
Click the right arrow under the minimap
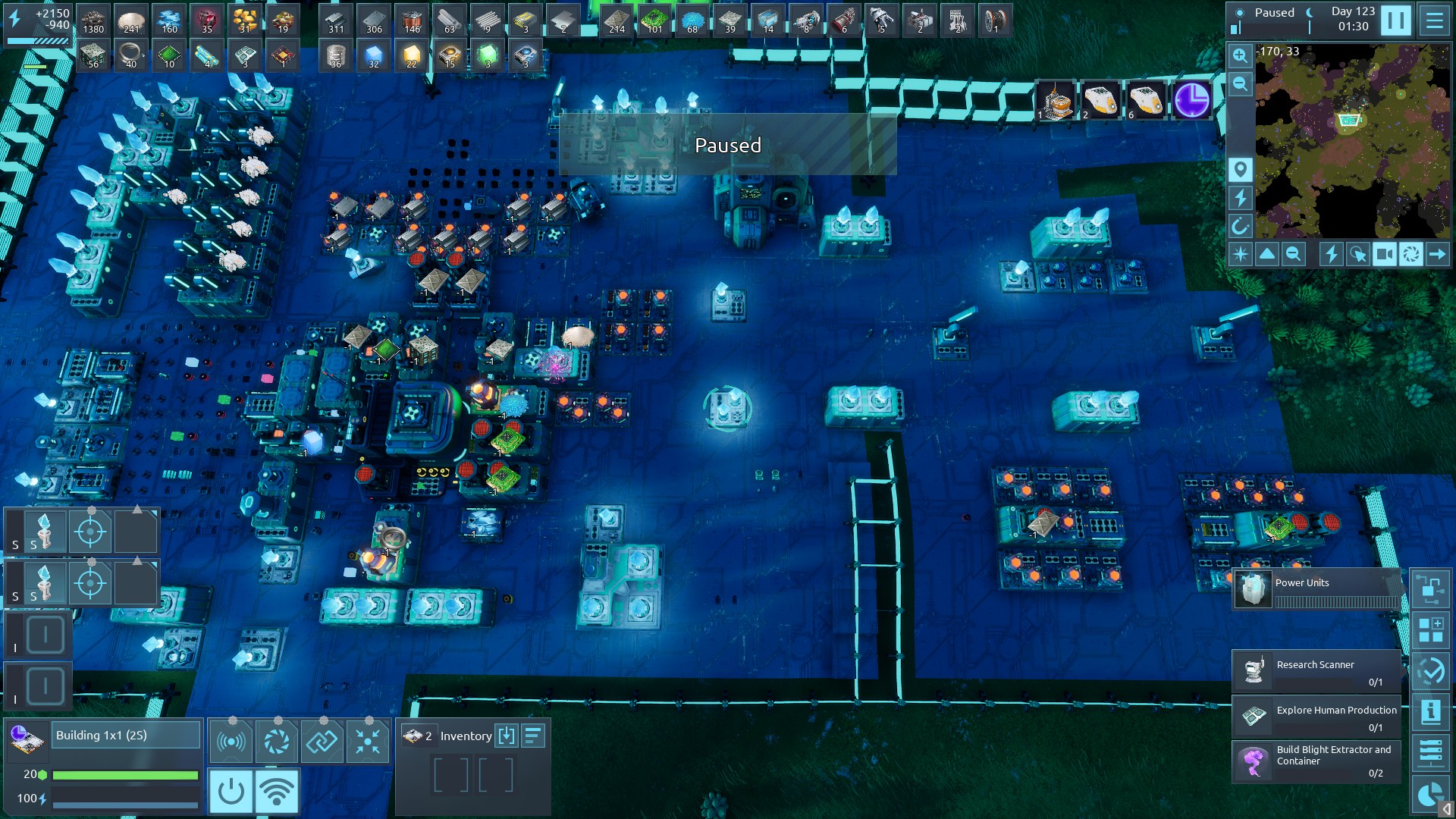1437,255
